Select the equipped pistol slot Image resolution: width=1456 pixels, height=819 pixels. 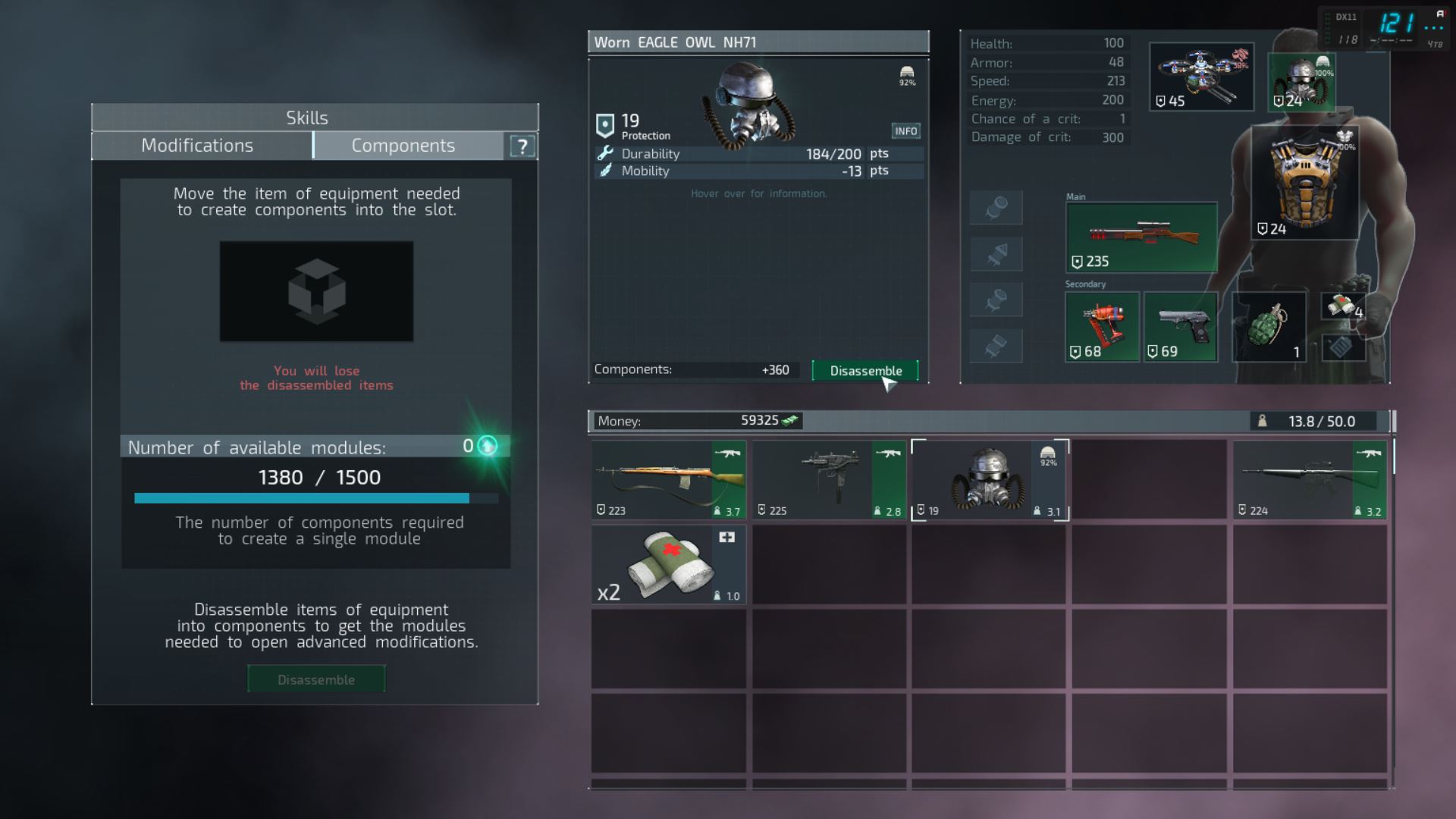coord(1181,327)
